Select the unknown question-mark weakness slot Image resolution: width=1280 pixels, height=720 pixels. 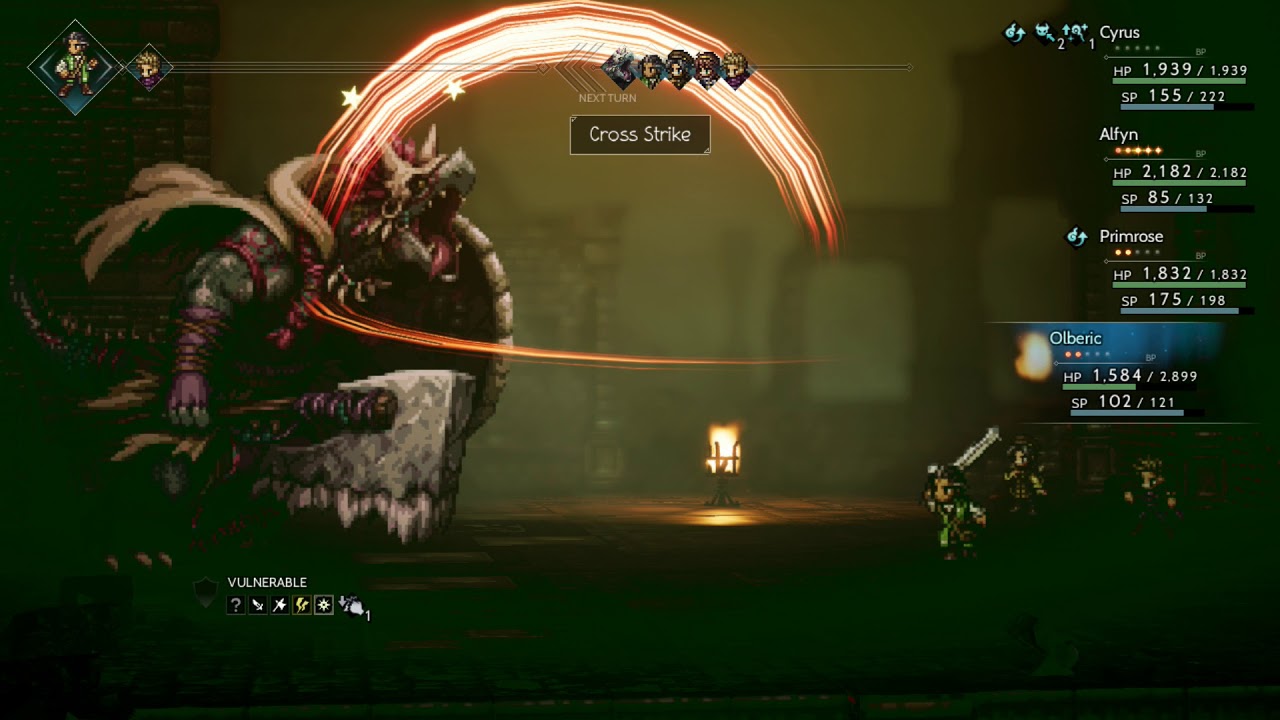(x=236, y=605)
